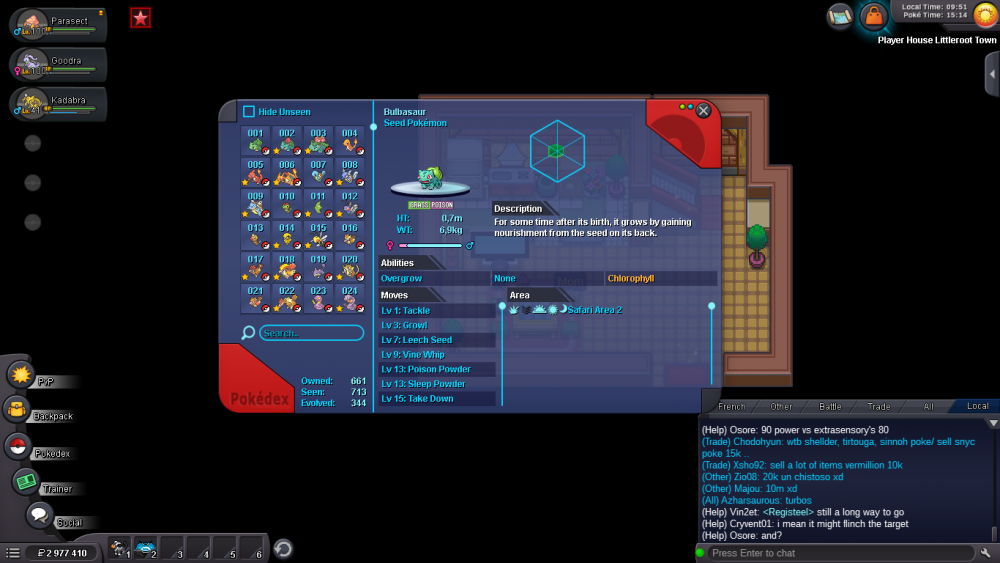The height and width of the screenshot is (563, 1000).
Task: Select Kadabra in the party list
Action: click(58, 103)
